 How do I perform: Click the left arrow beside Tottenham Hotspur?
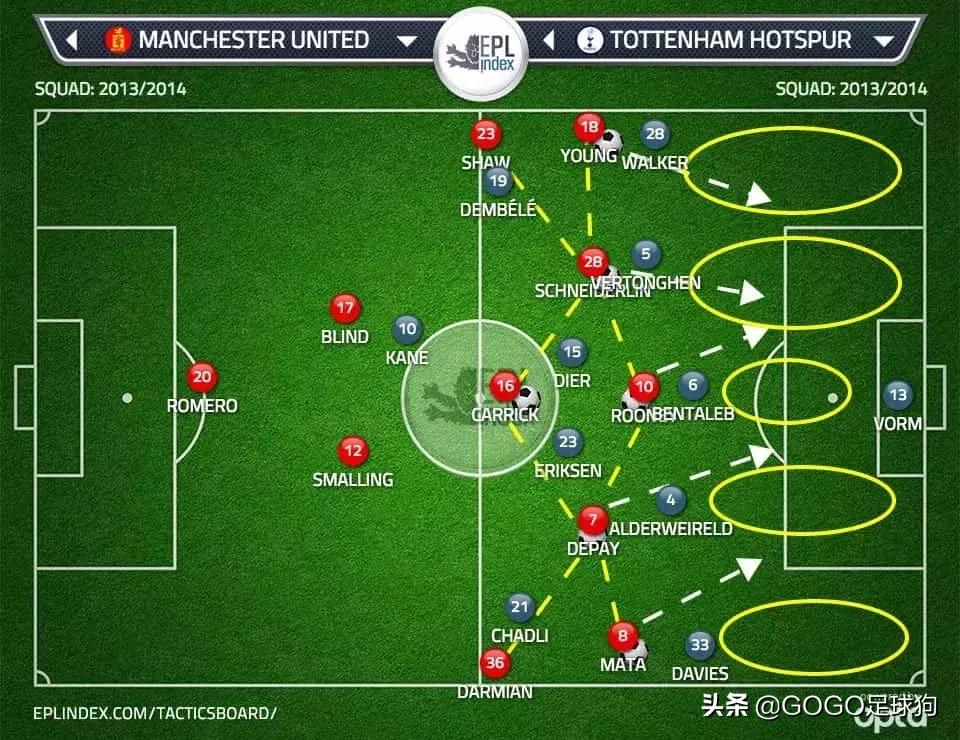(x=549, y=41)
